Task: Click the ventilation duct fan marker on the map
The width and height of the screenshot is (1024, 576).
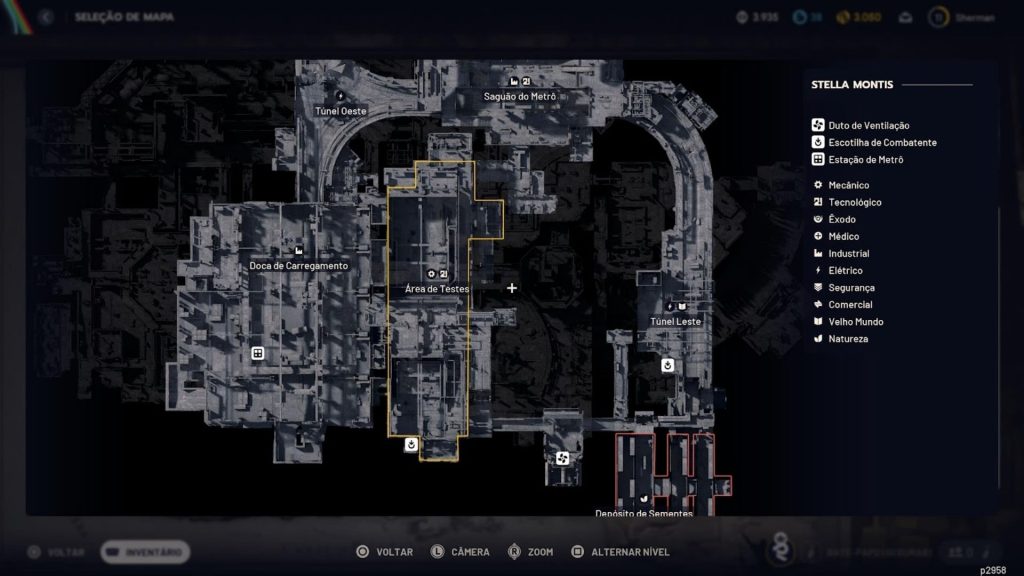Action: 562,458
